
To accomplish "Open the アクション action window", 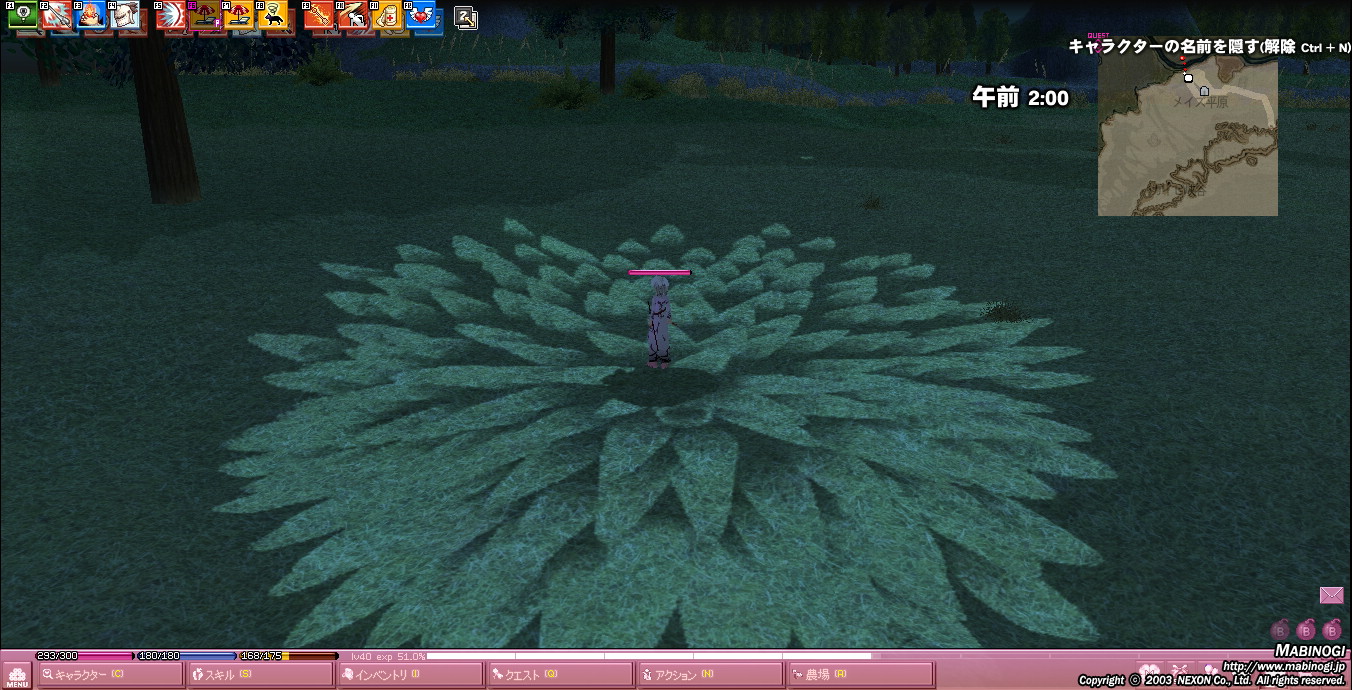I will pos(710,675).
